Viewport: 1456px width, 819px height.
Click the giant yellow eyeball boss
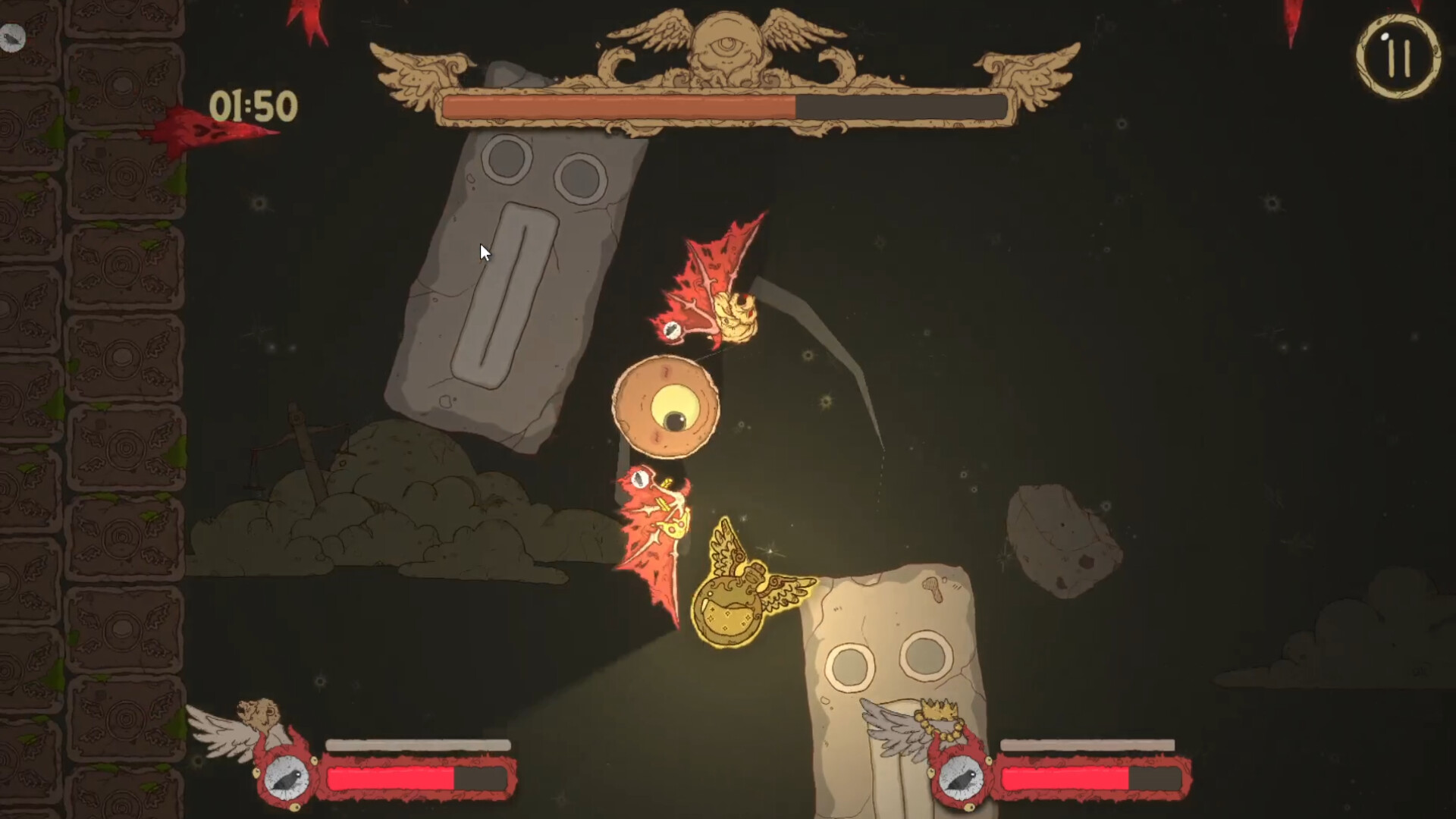667,407
